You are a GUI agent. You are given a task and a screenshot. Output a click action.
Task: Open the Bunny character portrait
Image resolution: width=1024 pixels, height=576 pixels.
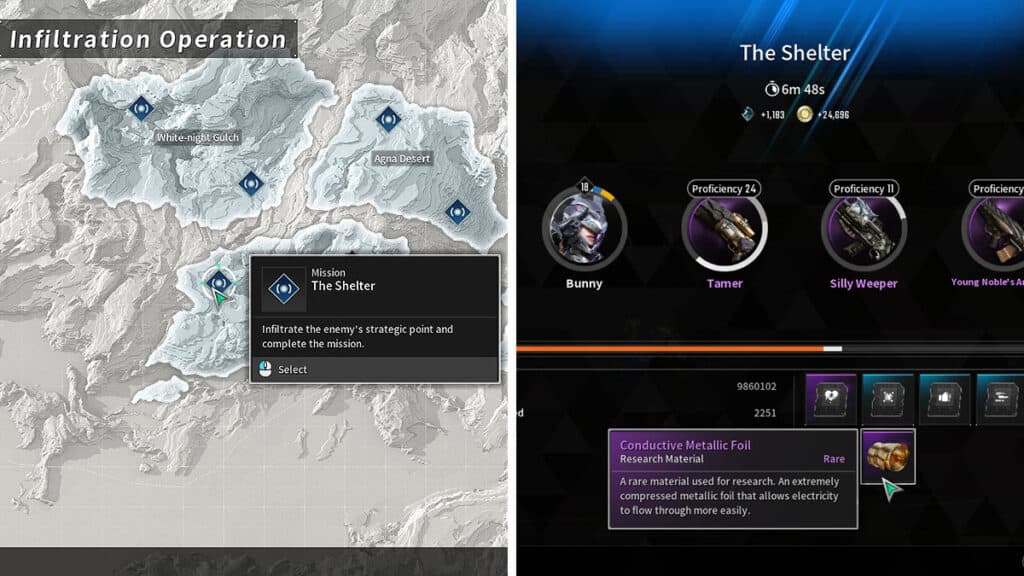coord(584,229)
